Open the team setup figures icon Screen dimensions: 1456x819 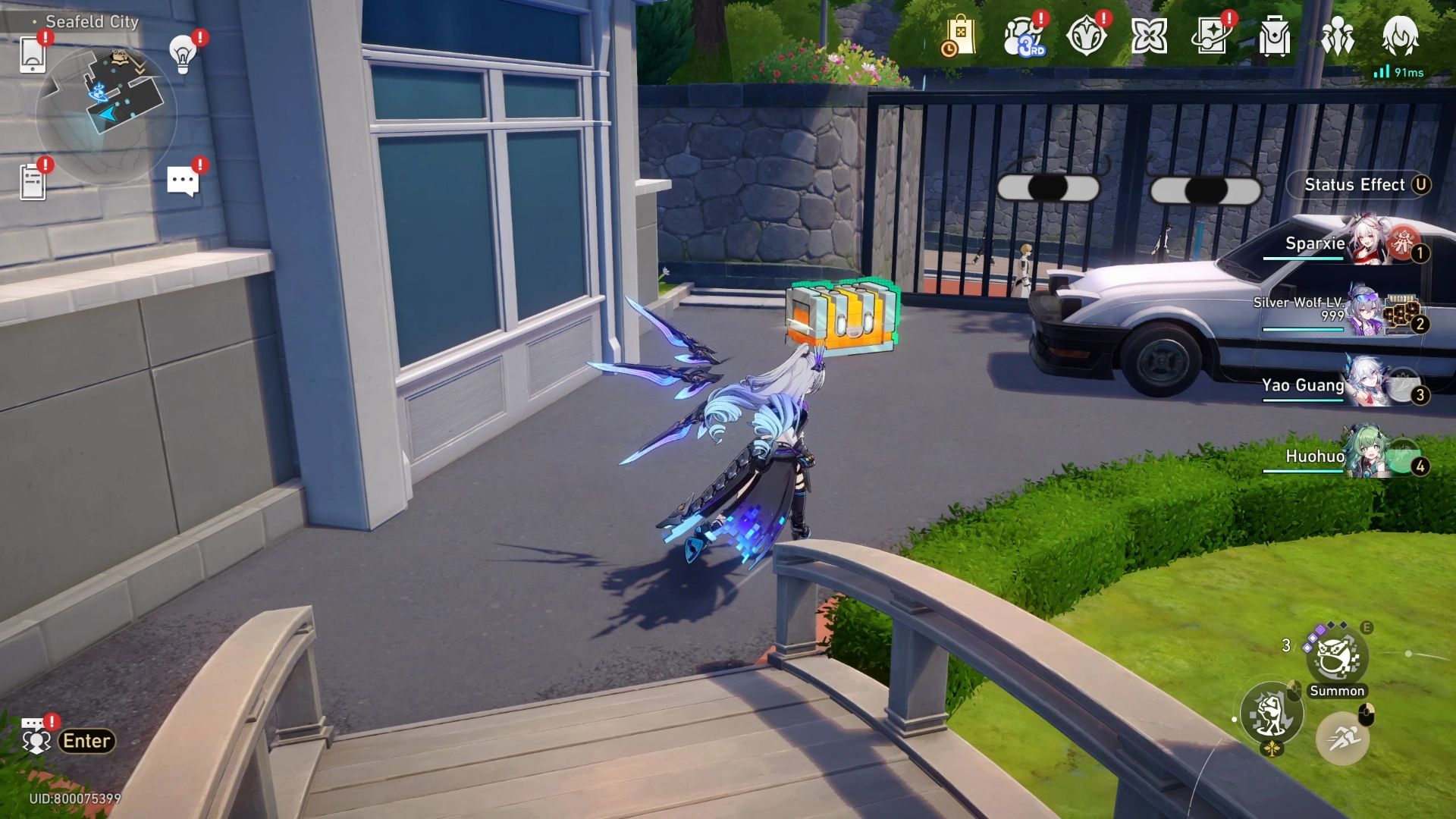pos(1337,36)
